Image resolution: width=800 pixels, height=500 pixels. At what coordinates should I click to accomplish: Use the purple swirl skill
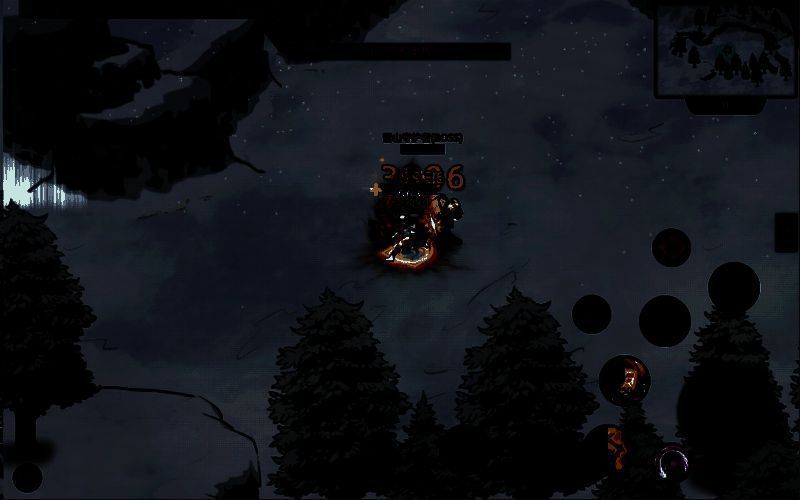click(672, 463)
